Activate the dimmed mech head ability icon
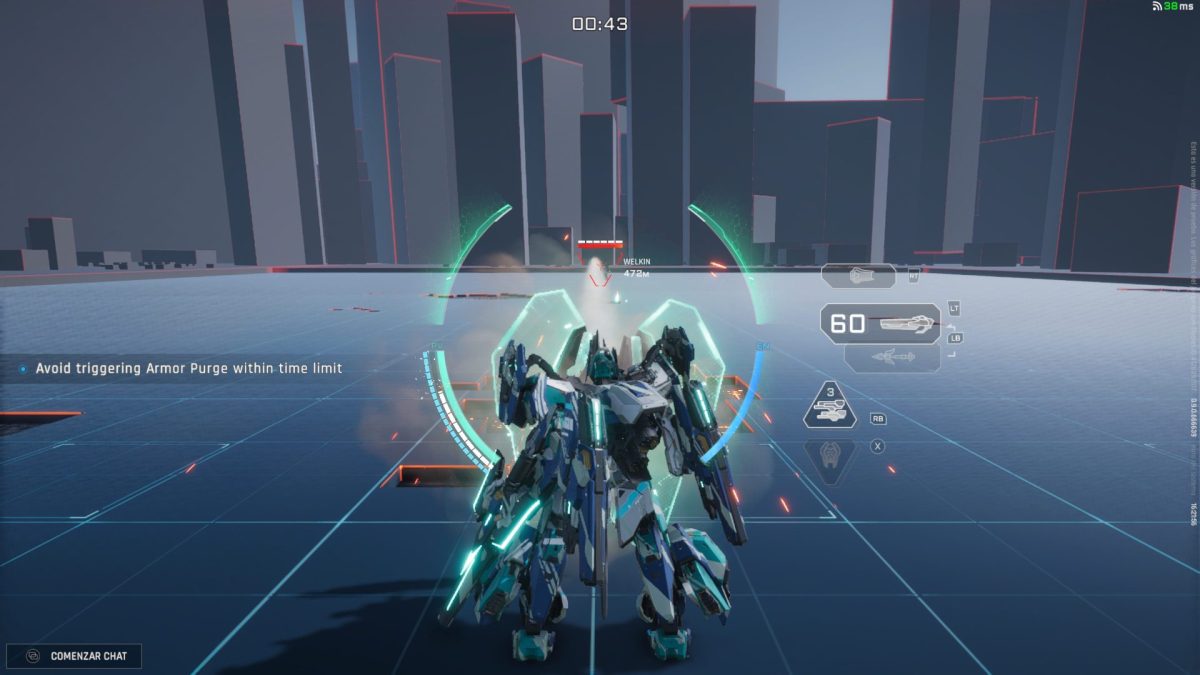This screenshot has width=1200, height=675. pyautogui.click(x=831, y=456)
